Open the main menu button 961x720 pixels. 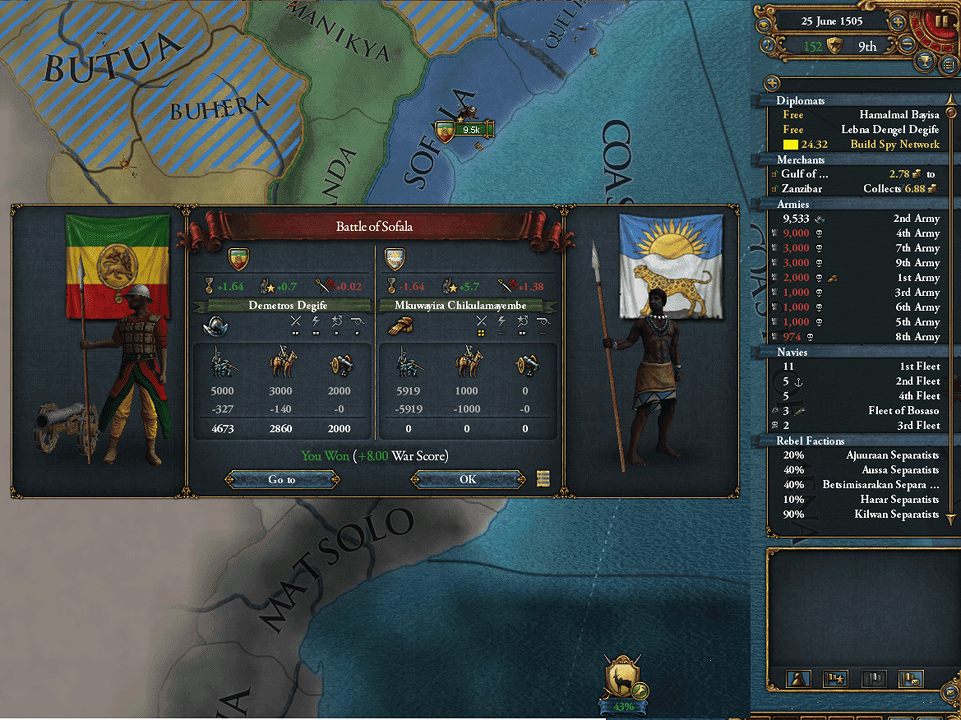pyautogui.click(x=947, y=66)
